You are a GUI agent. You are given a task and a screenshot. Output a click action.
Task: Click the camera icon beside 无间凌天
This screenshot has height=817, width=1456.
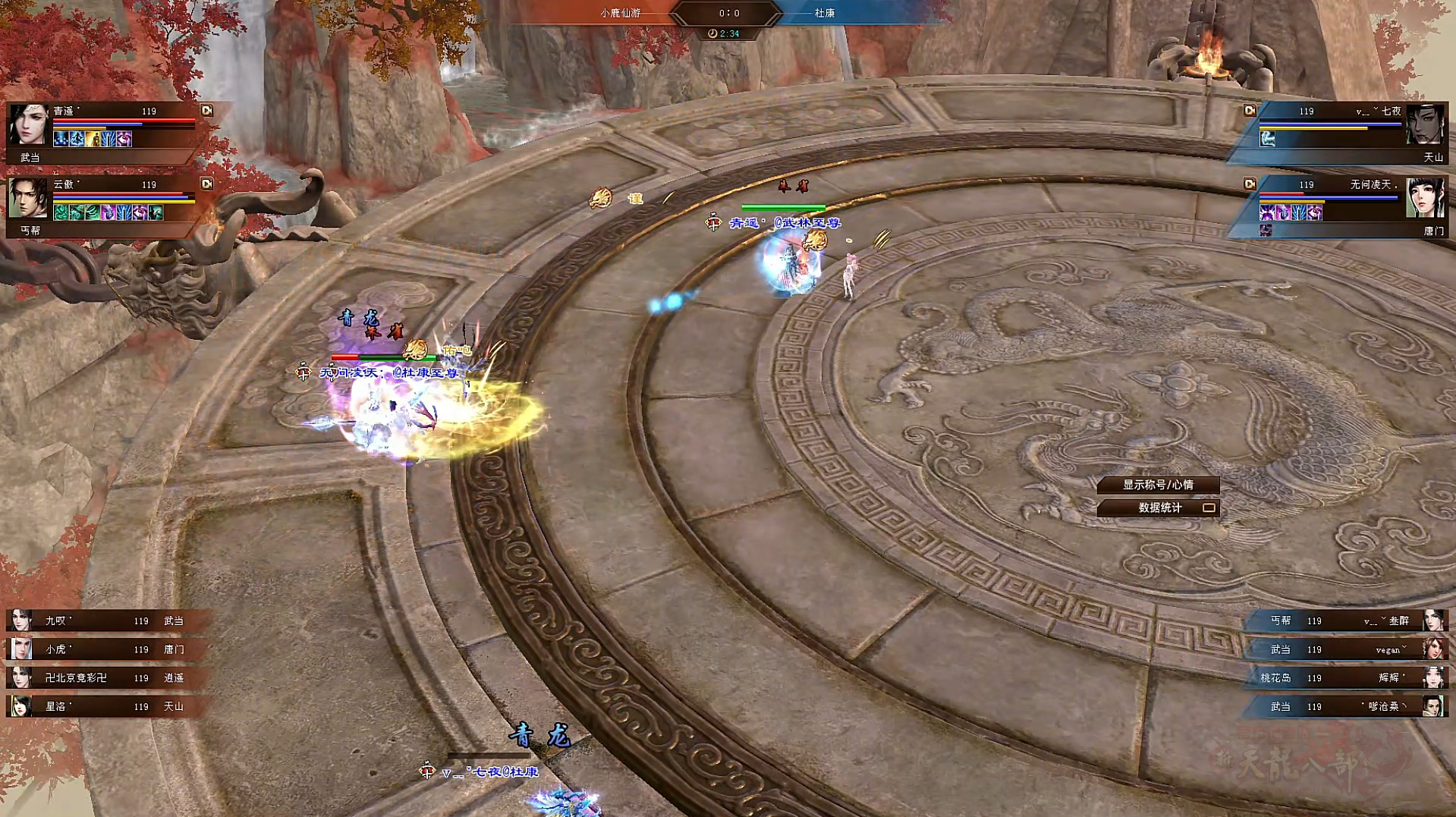coord(1250,184)
